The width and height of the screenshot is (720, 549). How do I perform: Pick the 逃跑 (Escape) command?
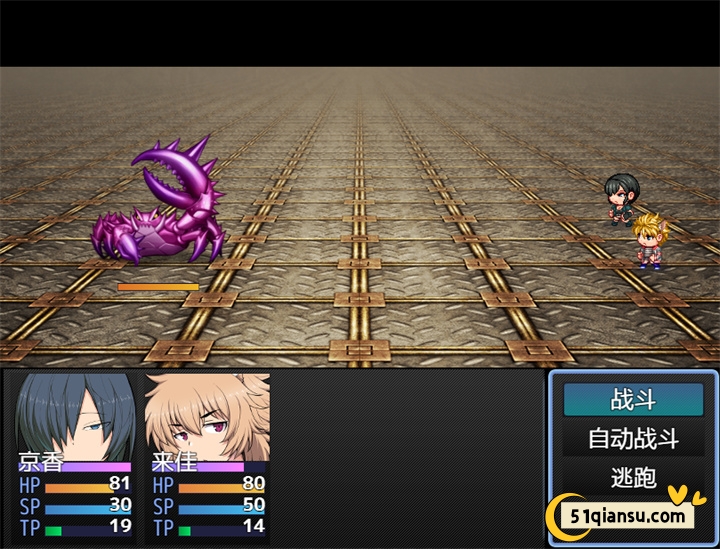click(x=633, y=477)
